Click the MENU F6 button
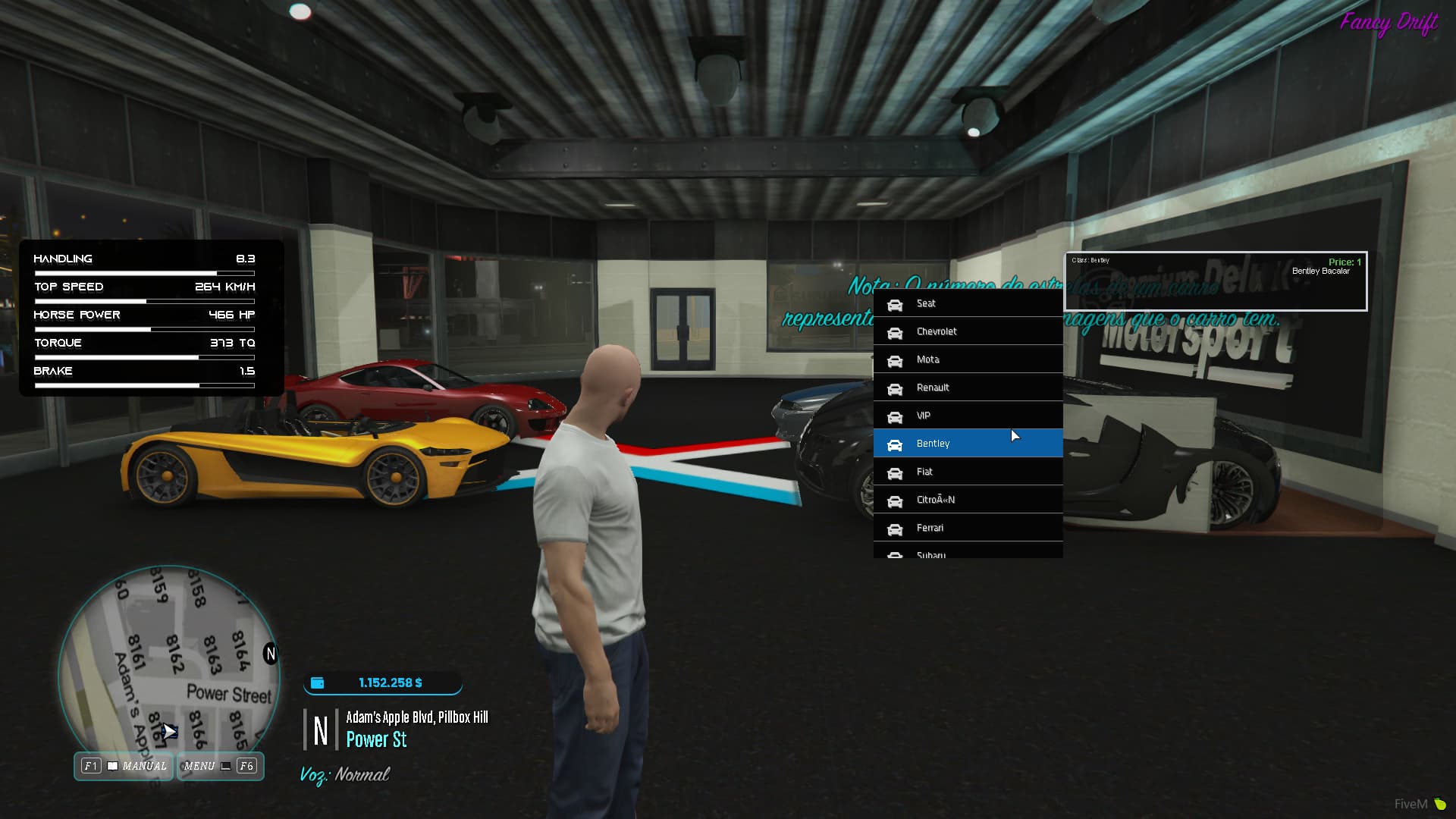Viewport: 1456px width, 819px height. 220,766
